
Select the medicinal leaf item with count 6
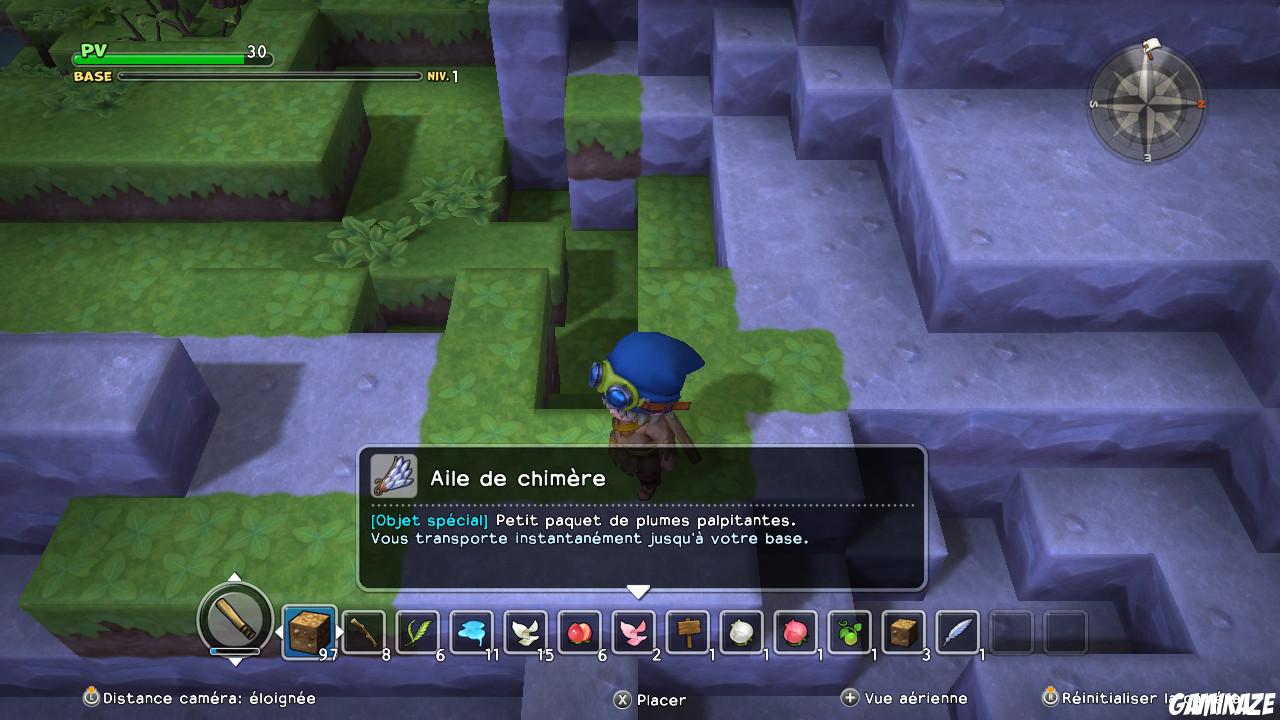point(420,632)
